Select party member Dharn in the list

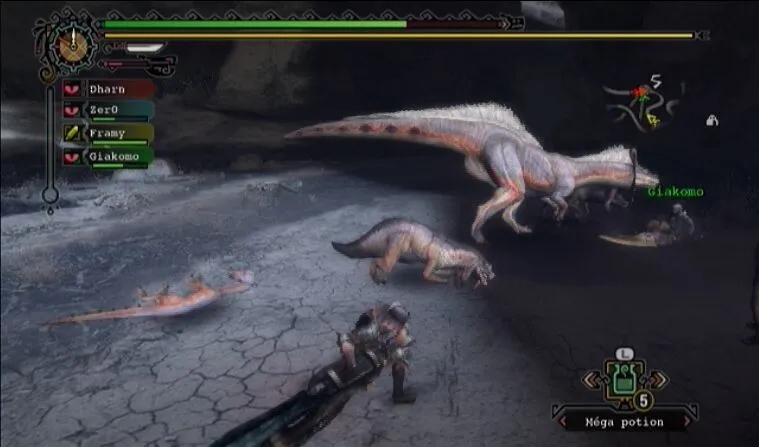[108, 89]
